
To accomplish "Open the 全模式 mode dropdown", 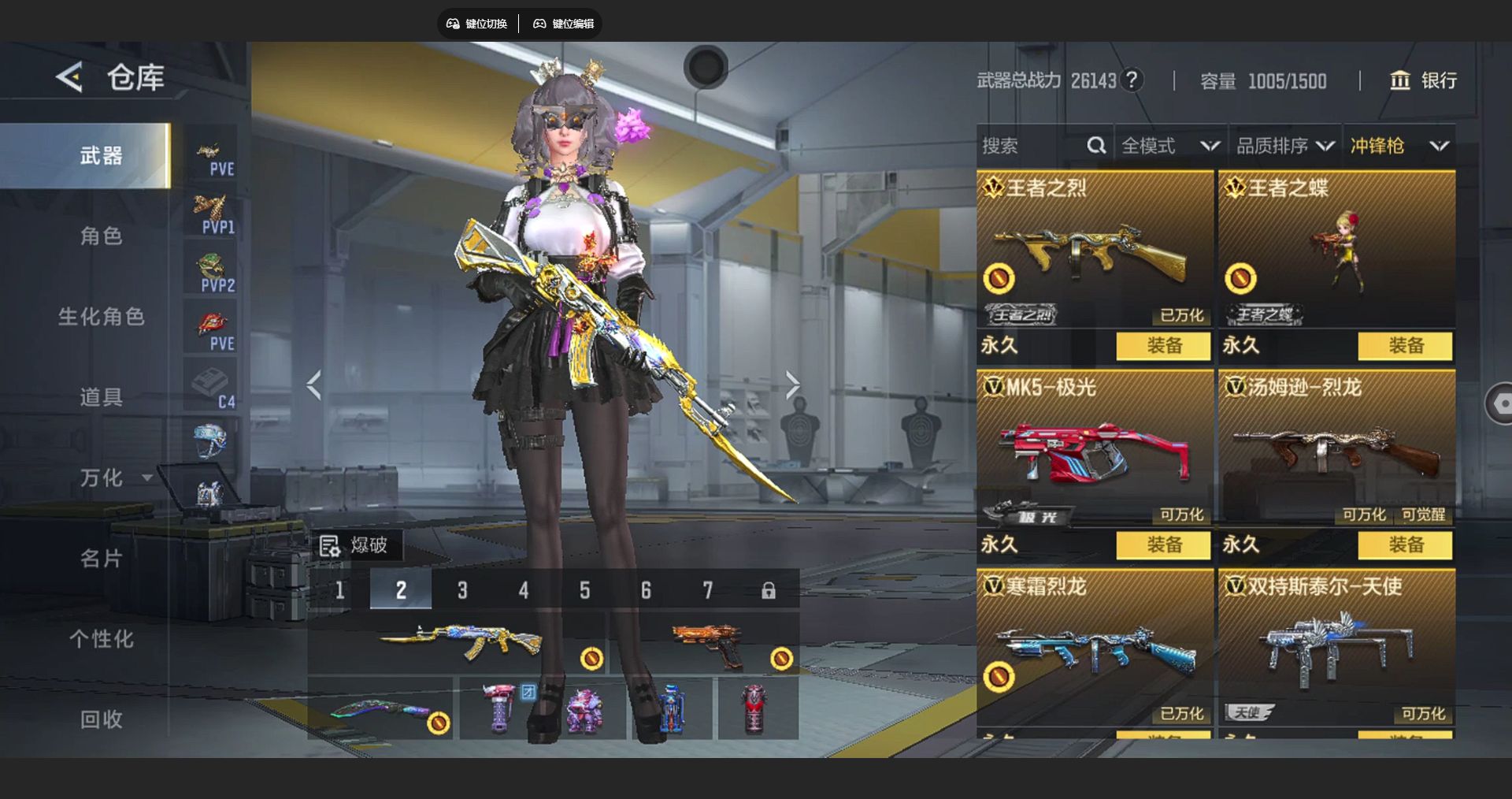I will [1170, 146].
